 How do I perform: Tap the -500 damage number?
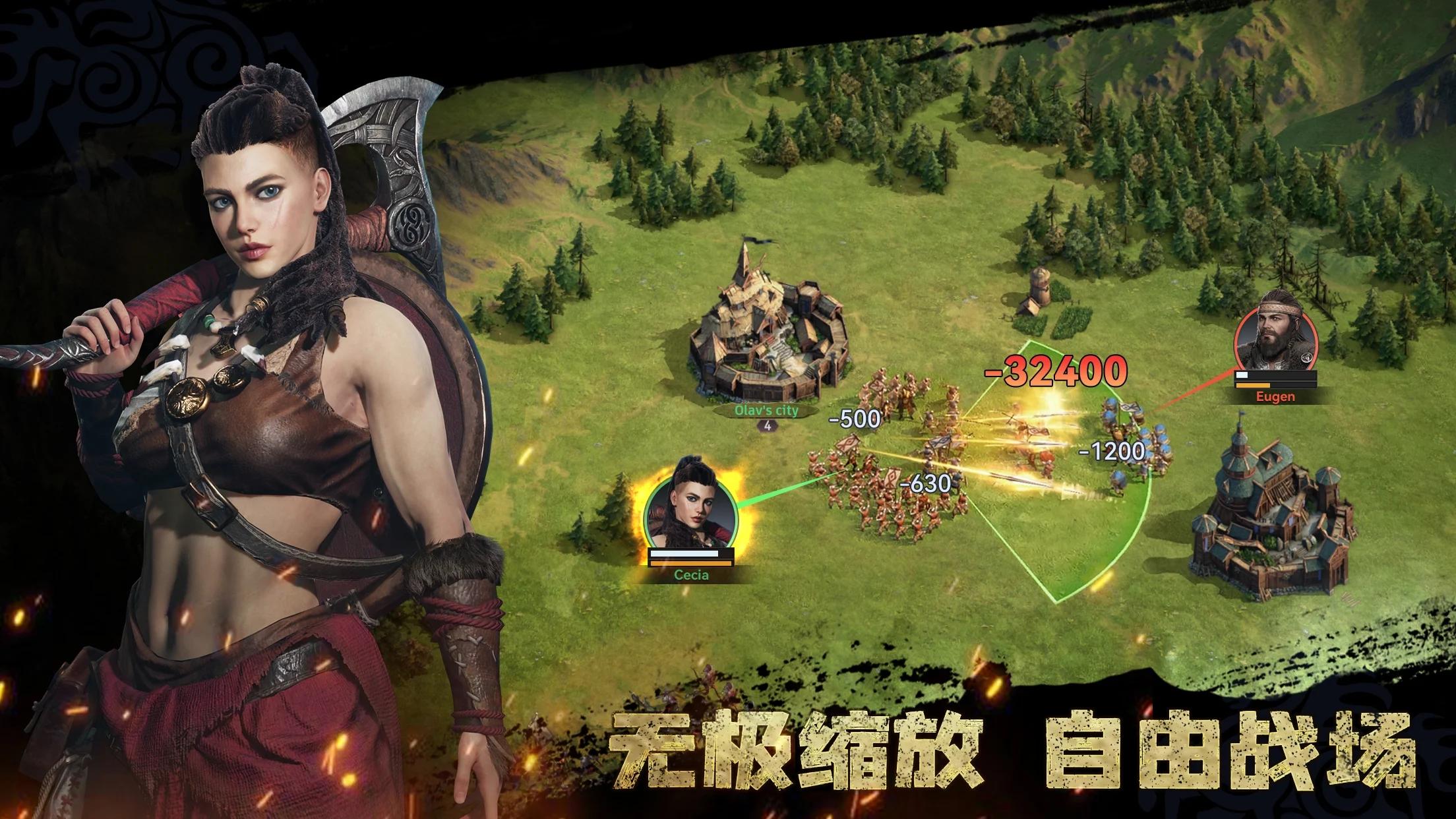pyautogui.click(x=855, y=418)
